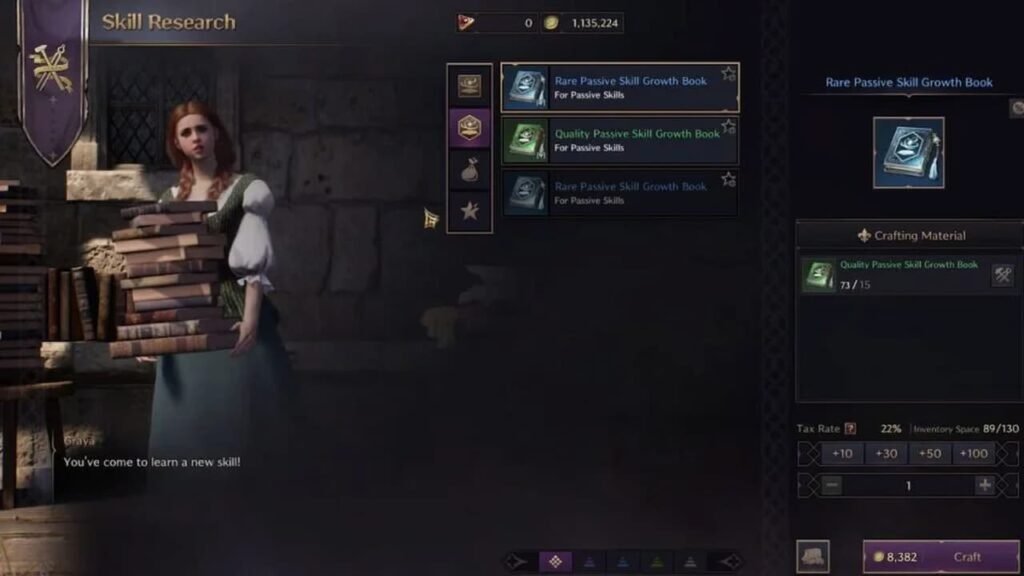
Task: Add 100 to the craft quantity
Action: [972, 453]
